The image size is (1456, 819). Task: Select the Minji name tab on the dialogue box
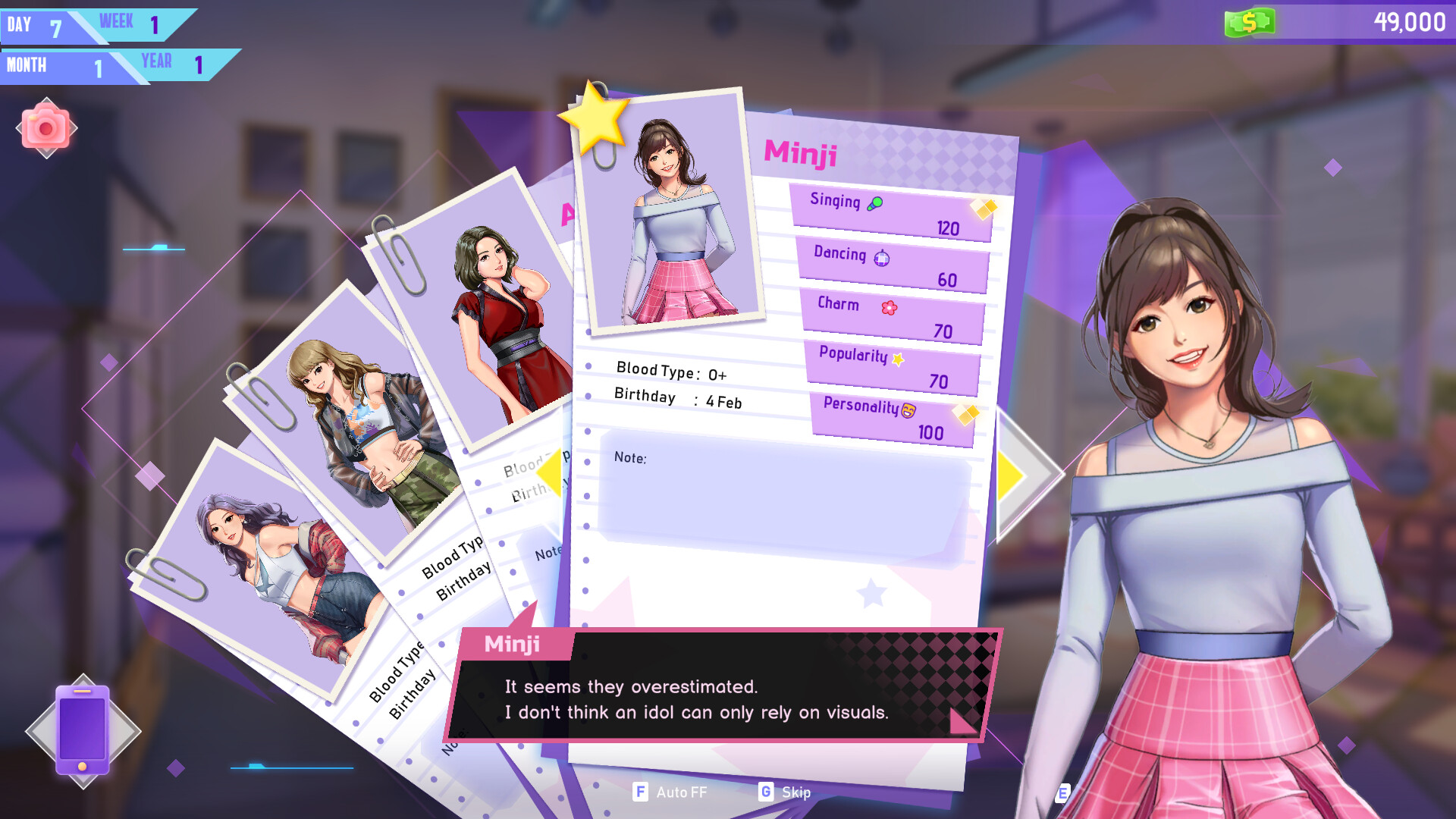[512, 645]
